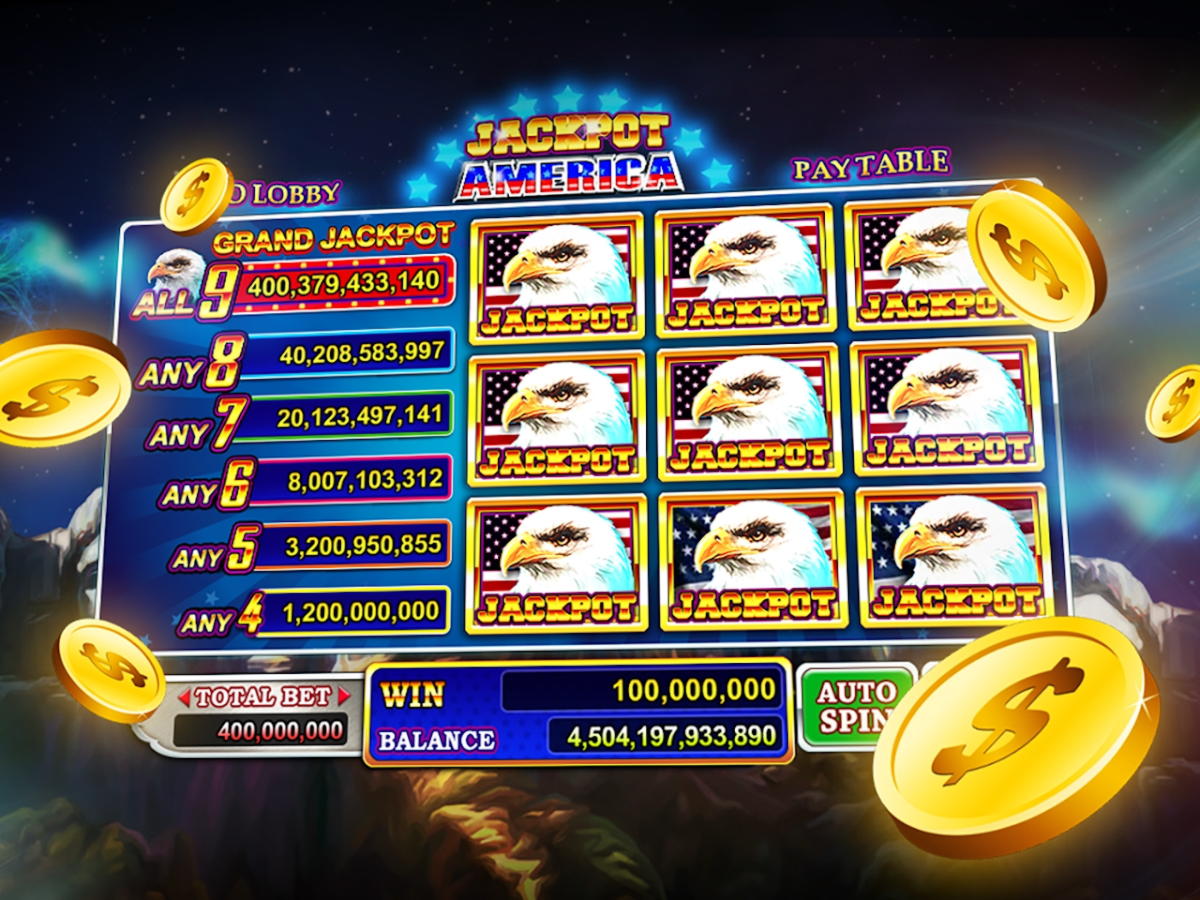Decrease total bet with the left arrow
The height and width of the screenshot is (900, 1200).
[x=184, y=696]
